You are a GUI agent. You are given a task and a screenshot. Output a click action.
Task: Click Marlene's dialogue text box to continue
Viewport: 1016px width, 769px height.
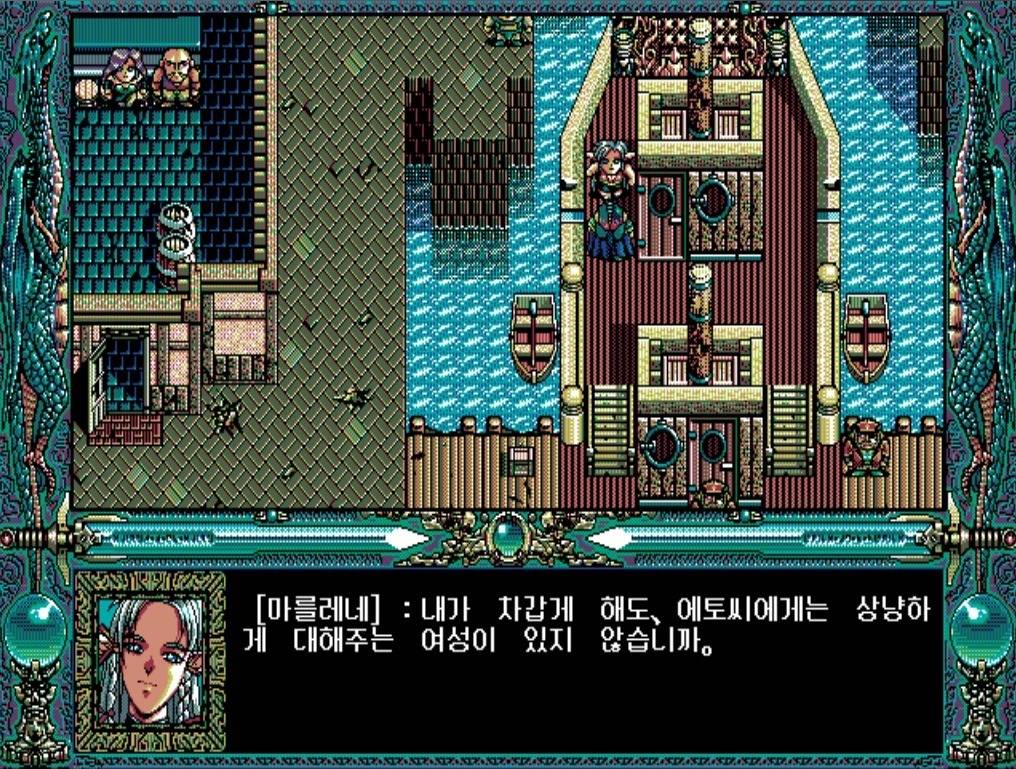[584, 658]
